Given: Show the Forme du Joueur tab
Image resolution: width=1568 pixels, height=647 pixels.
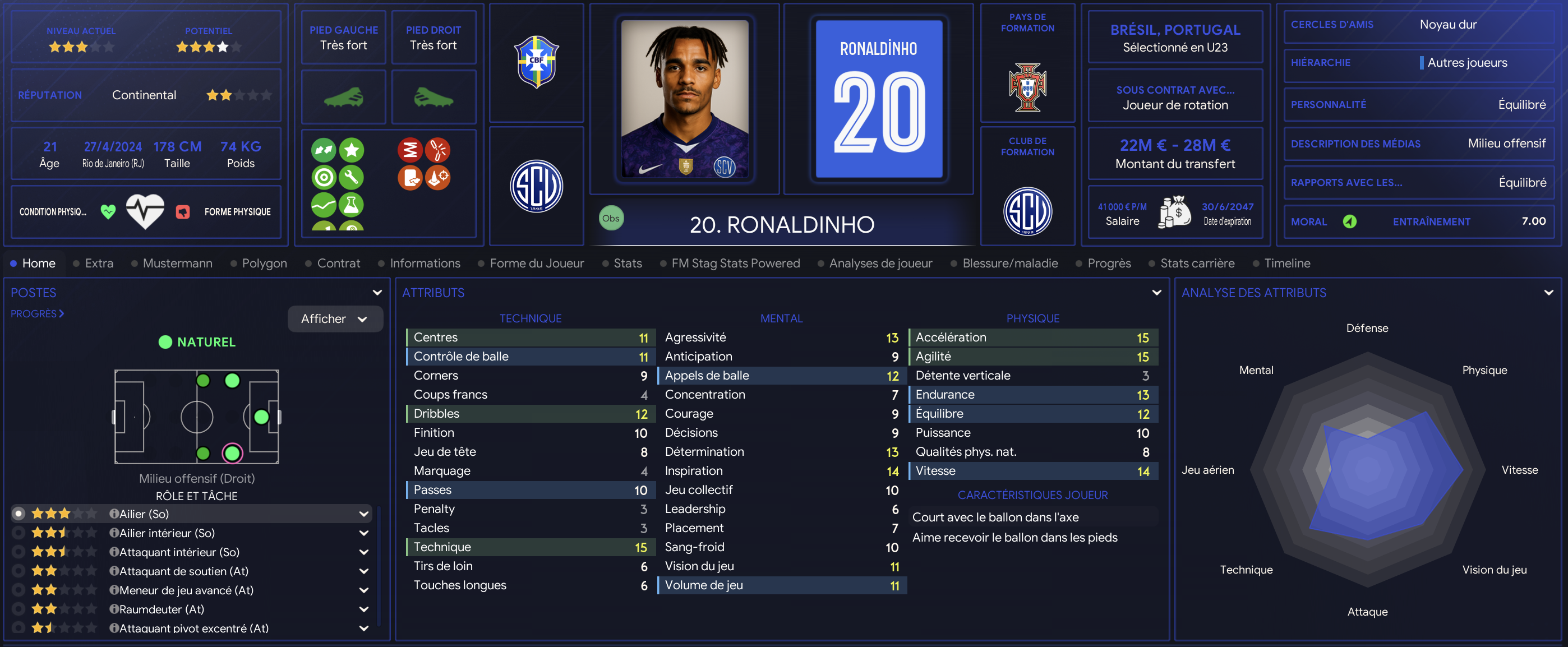Looking at the screenshot, I should [536, 263].
